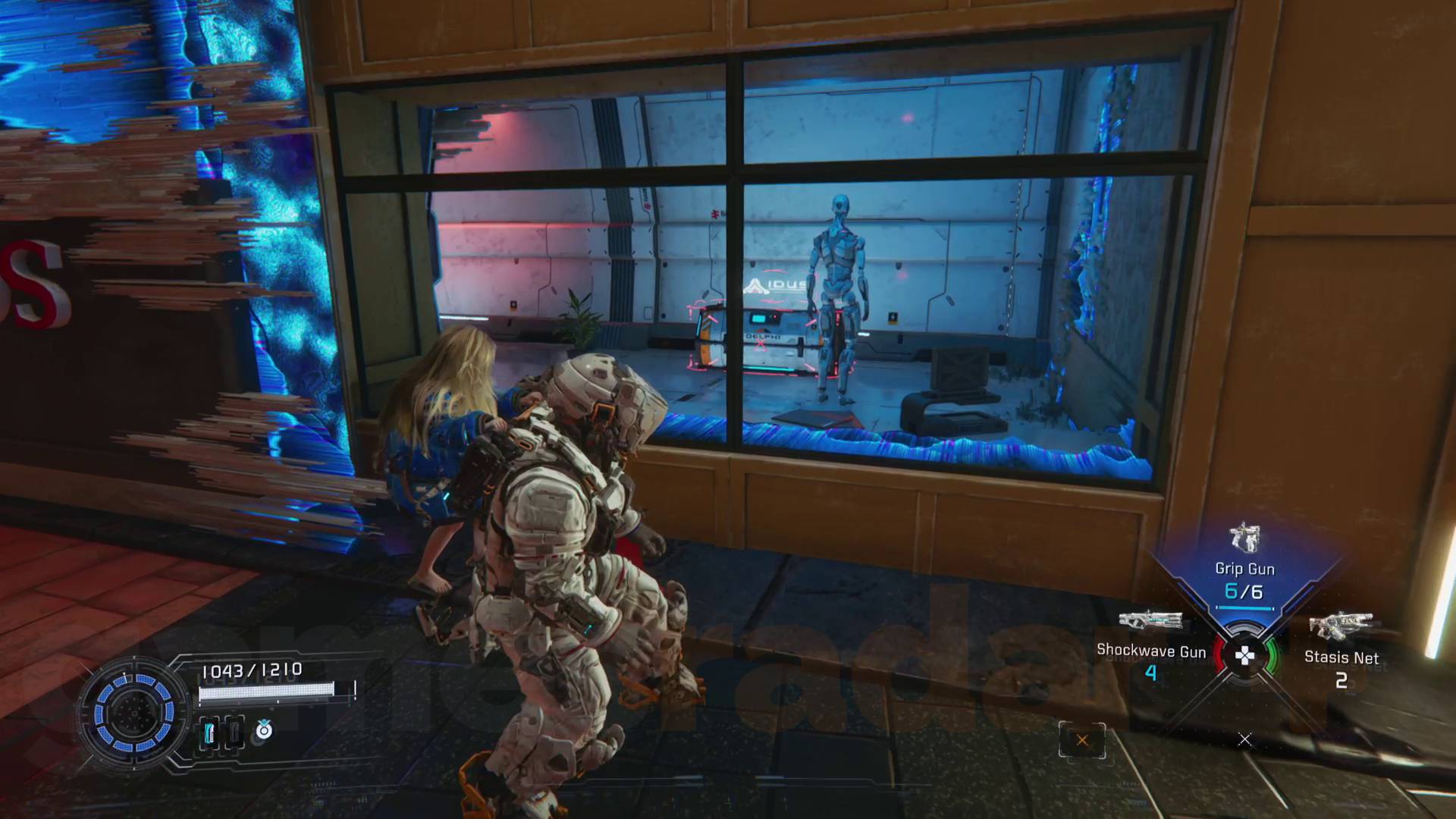This screenshot has width=1456, height=819.
Task: Click the medal-shaped heal item icon
Action: (x=262, y=732)
